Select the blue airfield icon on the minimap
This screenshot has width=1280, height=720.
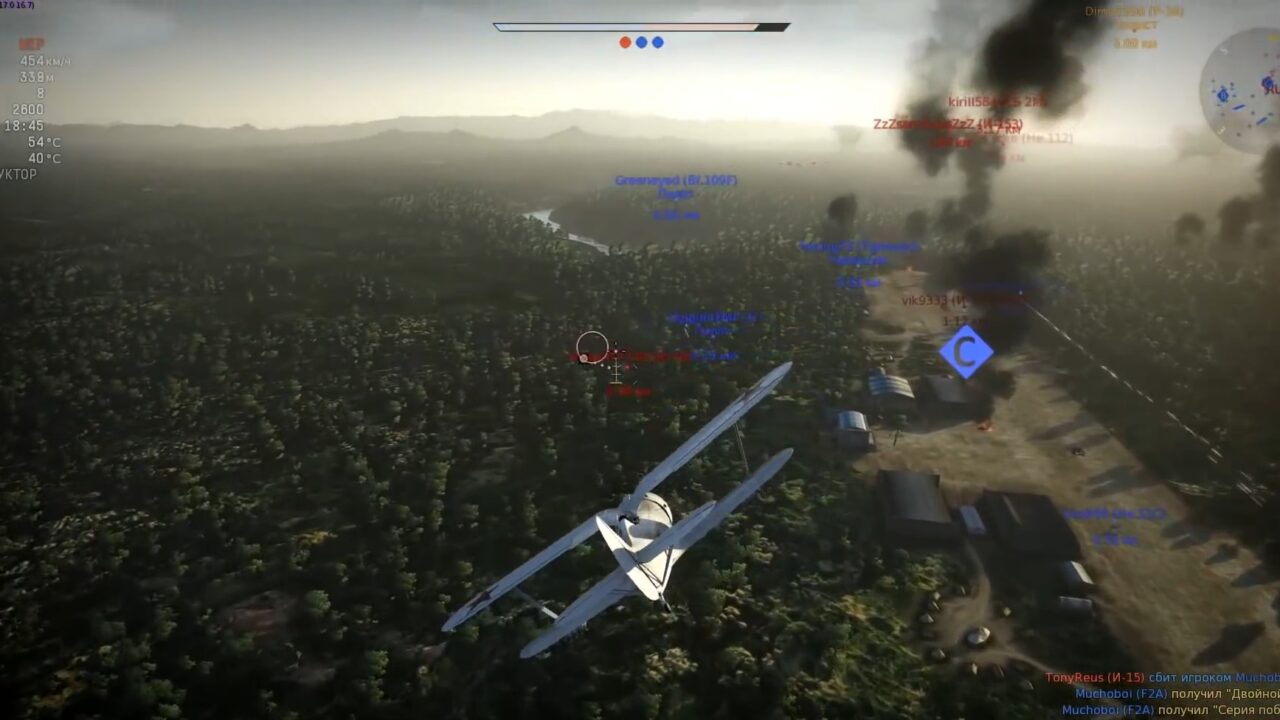click(x=1223, y=95)
